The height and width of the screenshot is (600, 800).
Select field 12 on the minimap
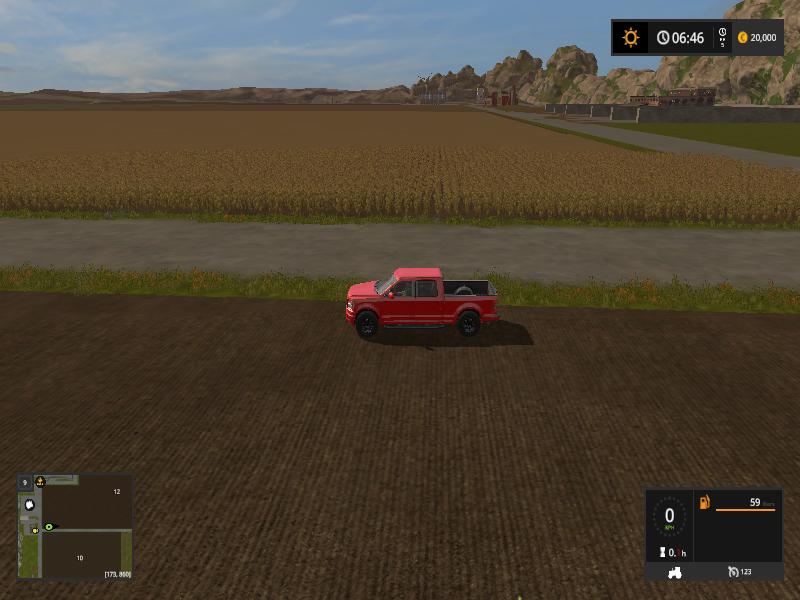click(x=116, y=492)
